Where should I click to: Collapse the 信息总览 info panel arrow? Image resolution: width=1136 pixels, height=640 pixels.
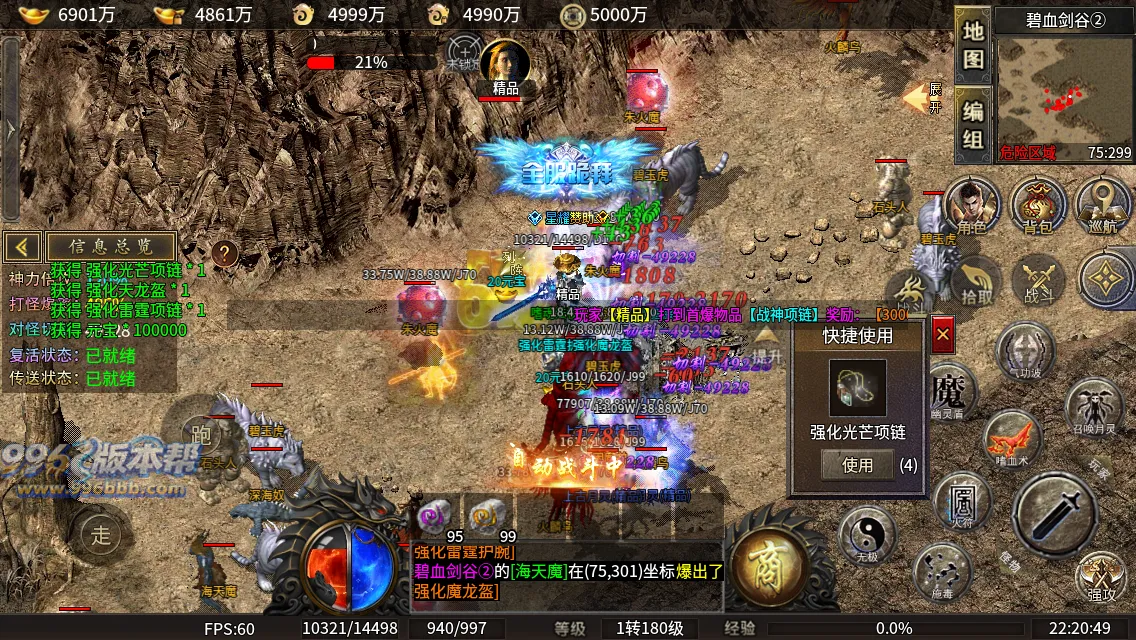tap(22, 246)
